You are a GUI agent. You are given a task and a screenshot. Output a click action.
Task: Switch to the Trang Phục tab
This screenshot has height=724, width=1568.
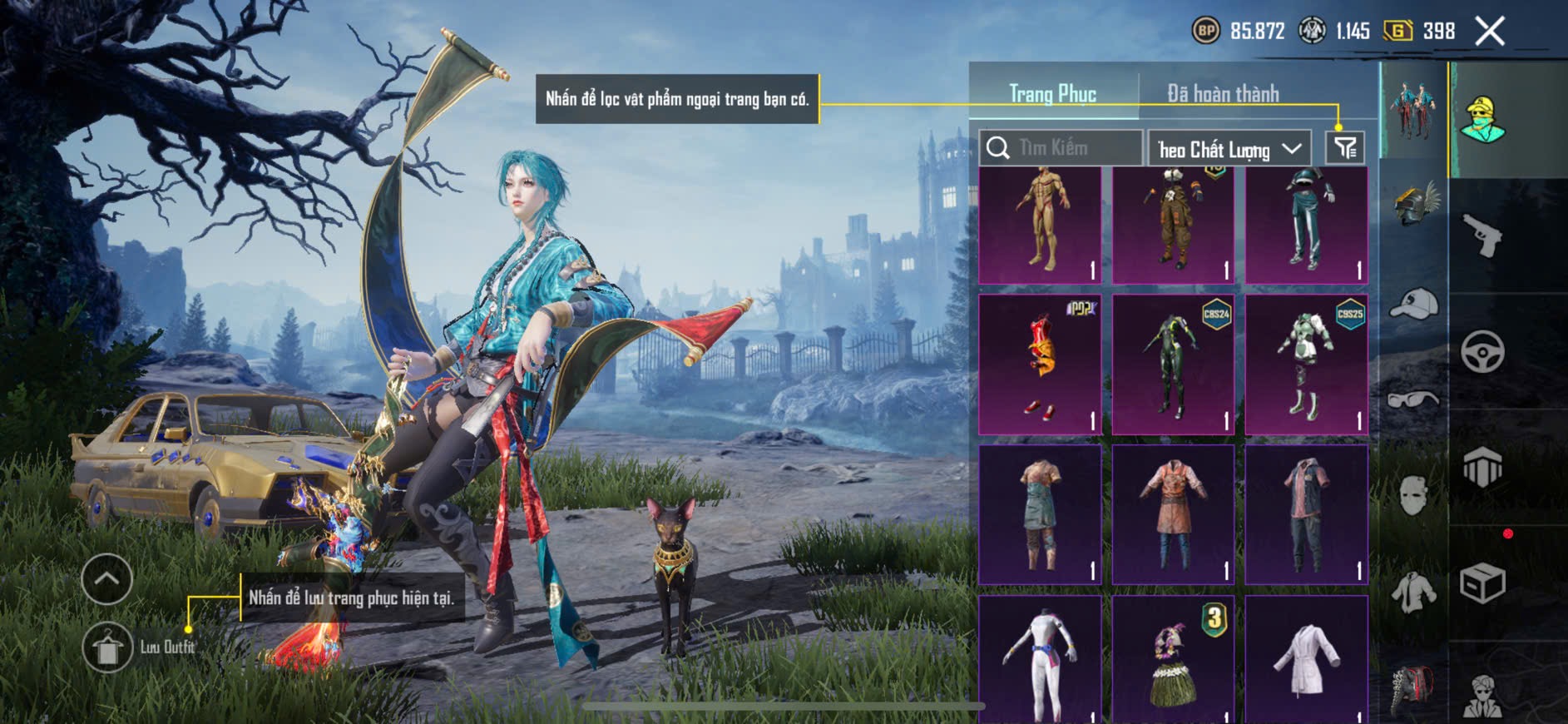pyautogui.click(x=1052, y=94)
